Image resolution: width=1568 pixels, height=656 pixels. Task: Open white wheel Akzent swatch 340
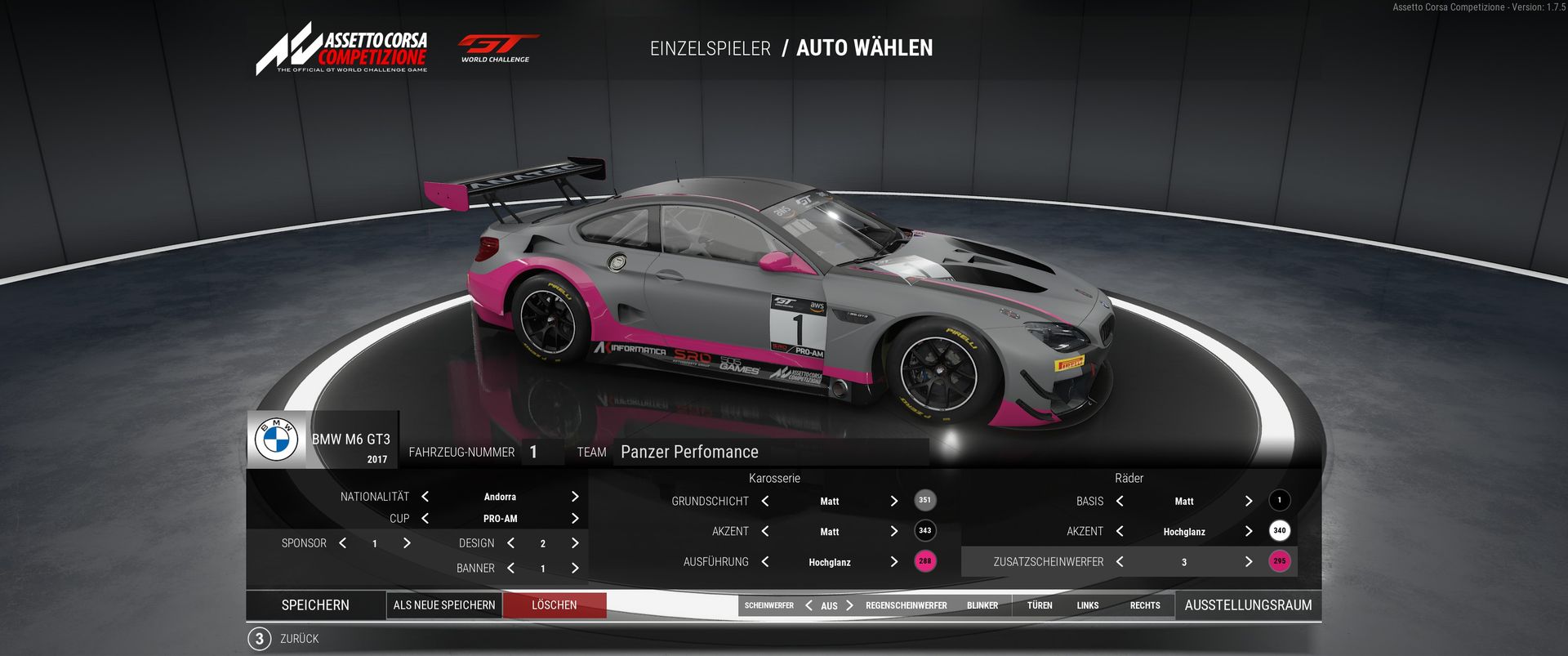click(1279, 531)
